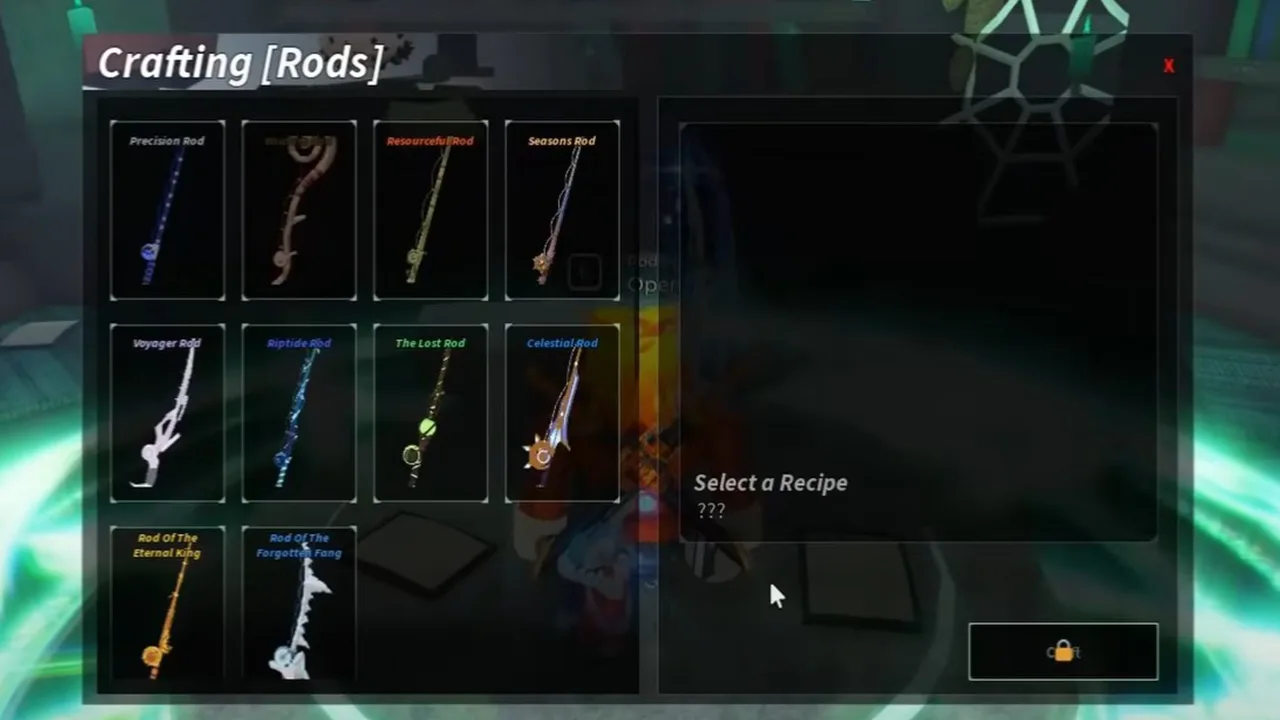Image resolution: width=1280 pixels, height=720 pixels.
Task: Click the Precision Rod name label
Action: (167, 141)
